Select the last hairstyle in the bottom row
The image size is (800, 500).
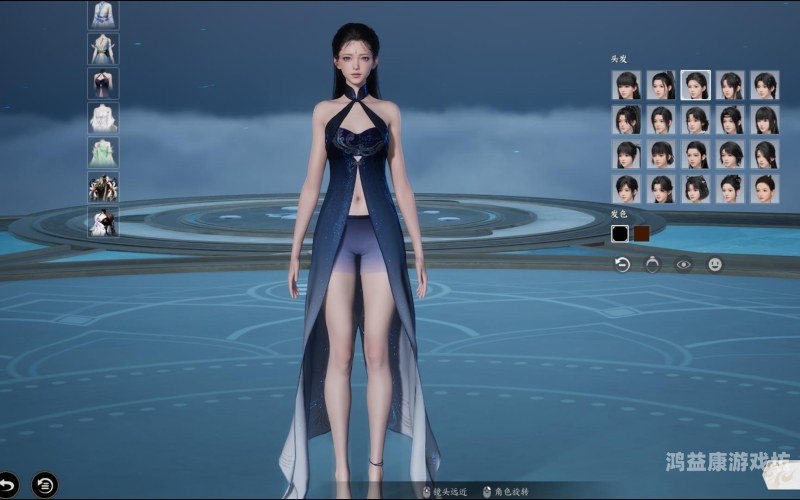(x=765, y=189)
